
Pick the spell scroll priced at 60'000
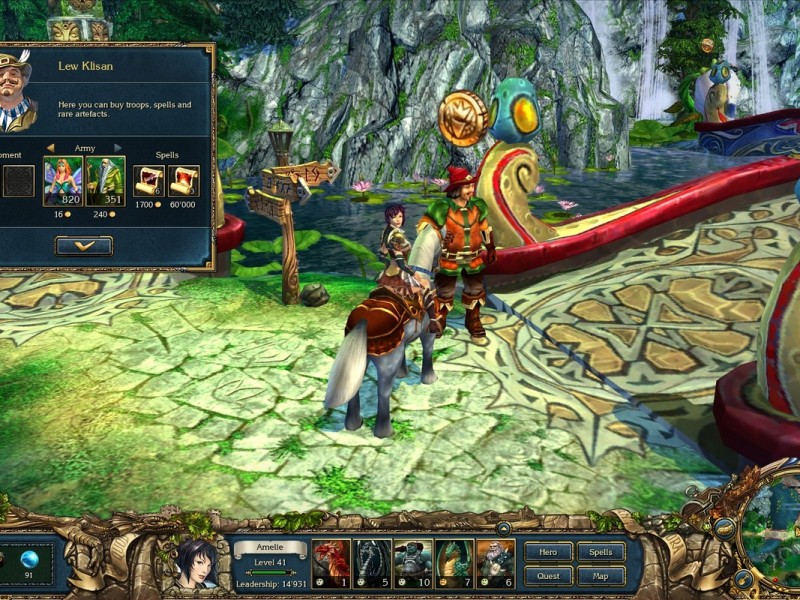[x=184, y=181]
